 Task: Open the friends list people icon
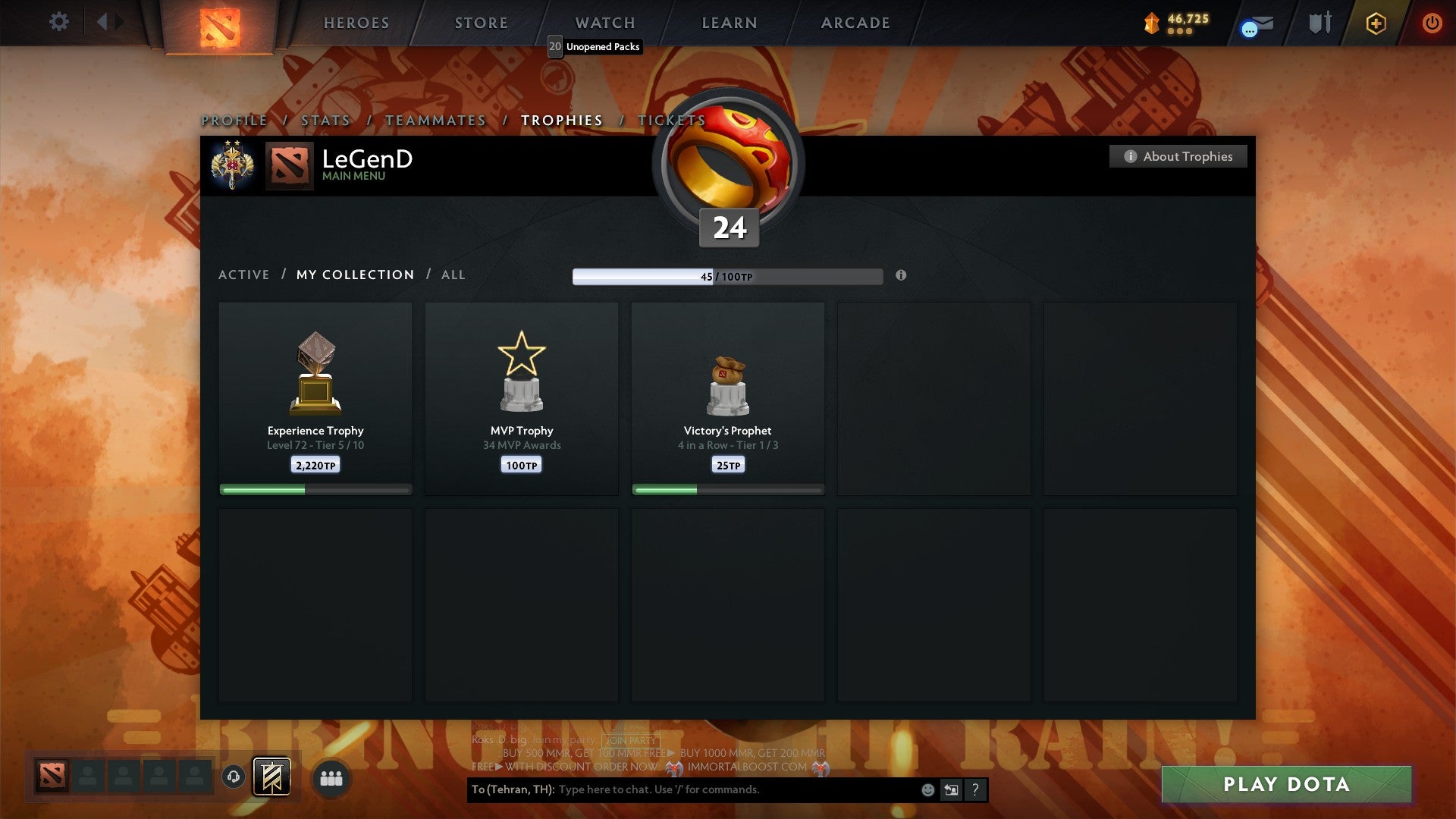[331, 777]
